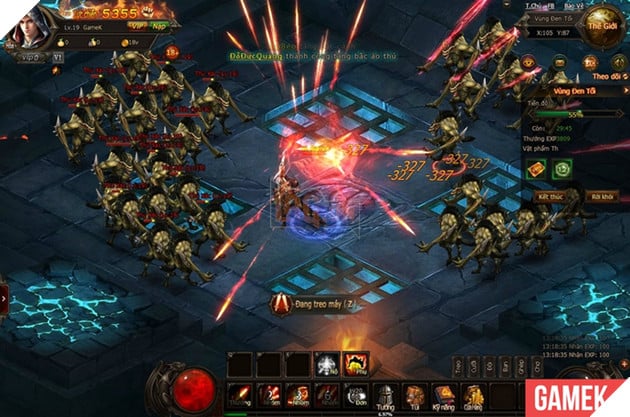Open the V1 badge under portrait
The height and width of the screenshot is (417, 630).
point(57,57)
